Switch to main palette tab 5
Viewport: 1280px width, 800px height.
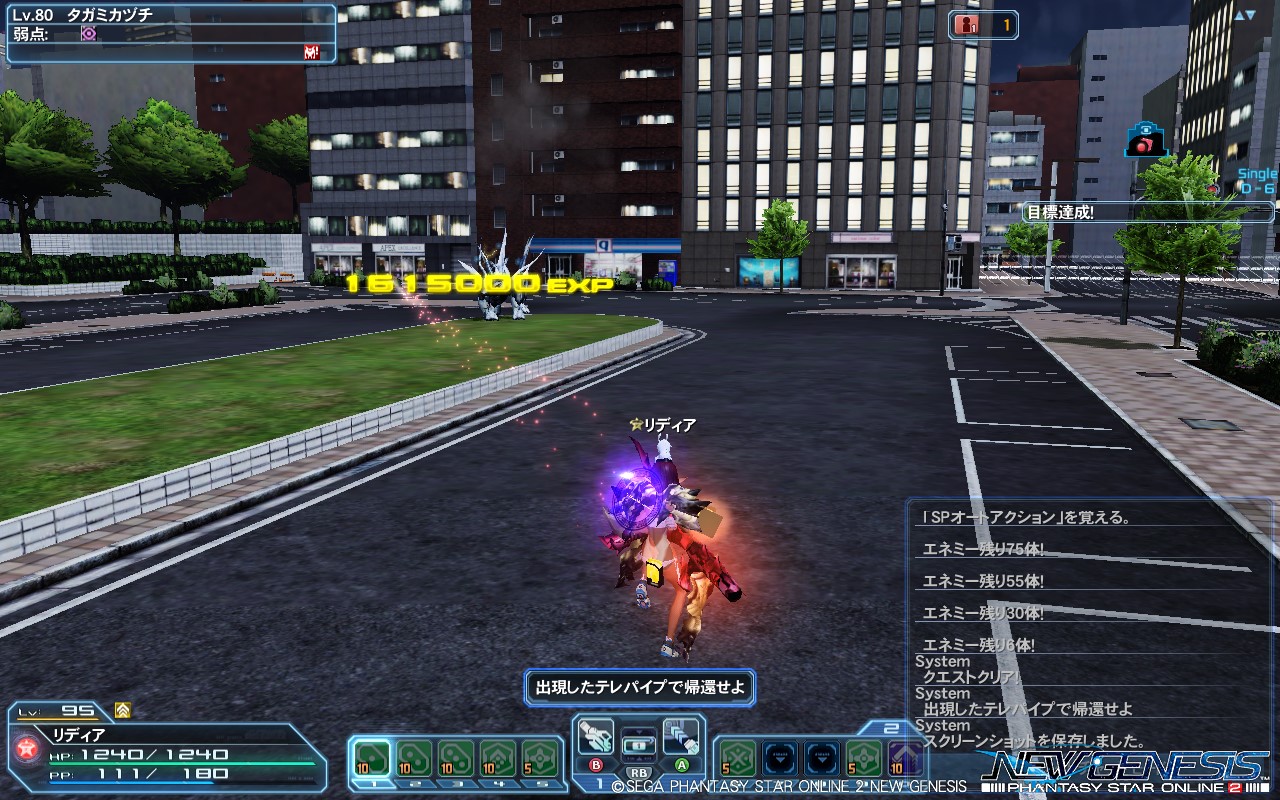(x=541, y=783)
